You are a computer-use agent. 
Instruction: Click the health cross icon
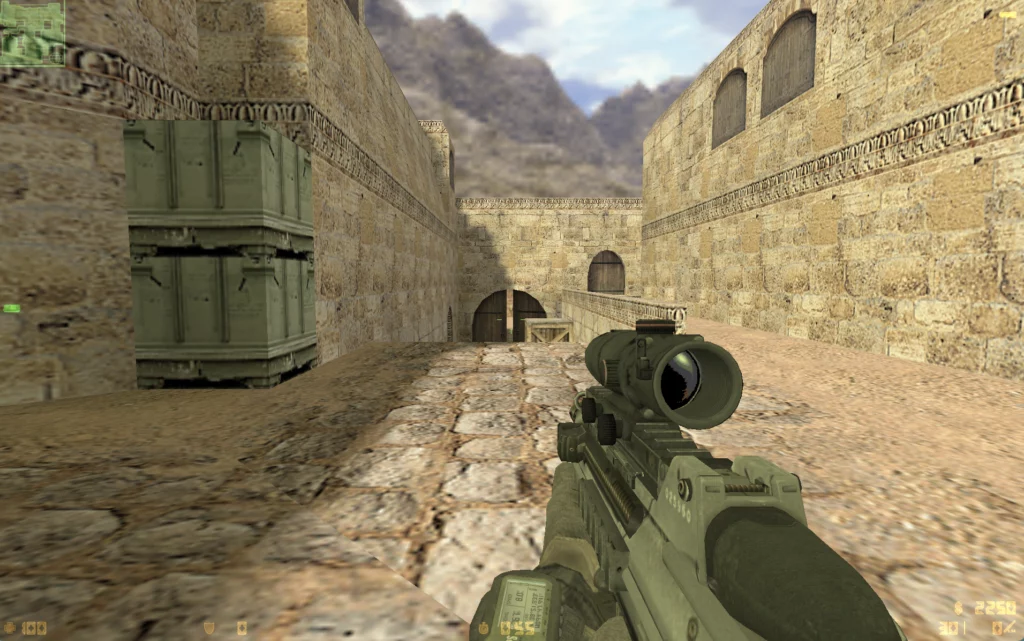coord(11,629)
